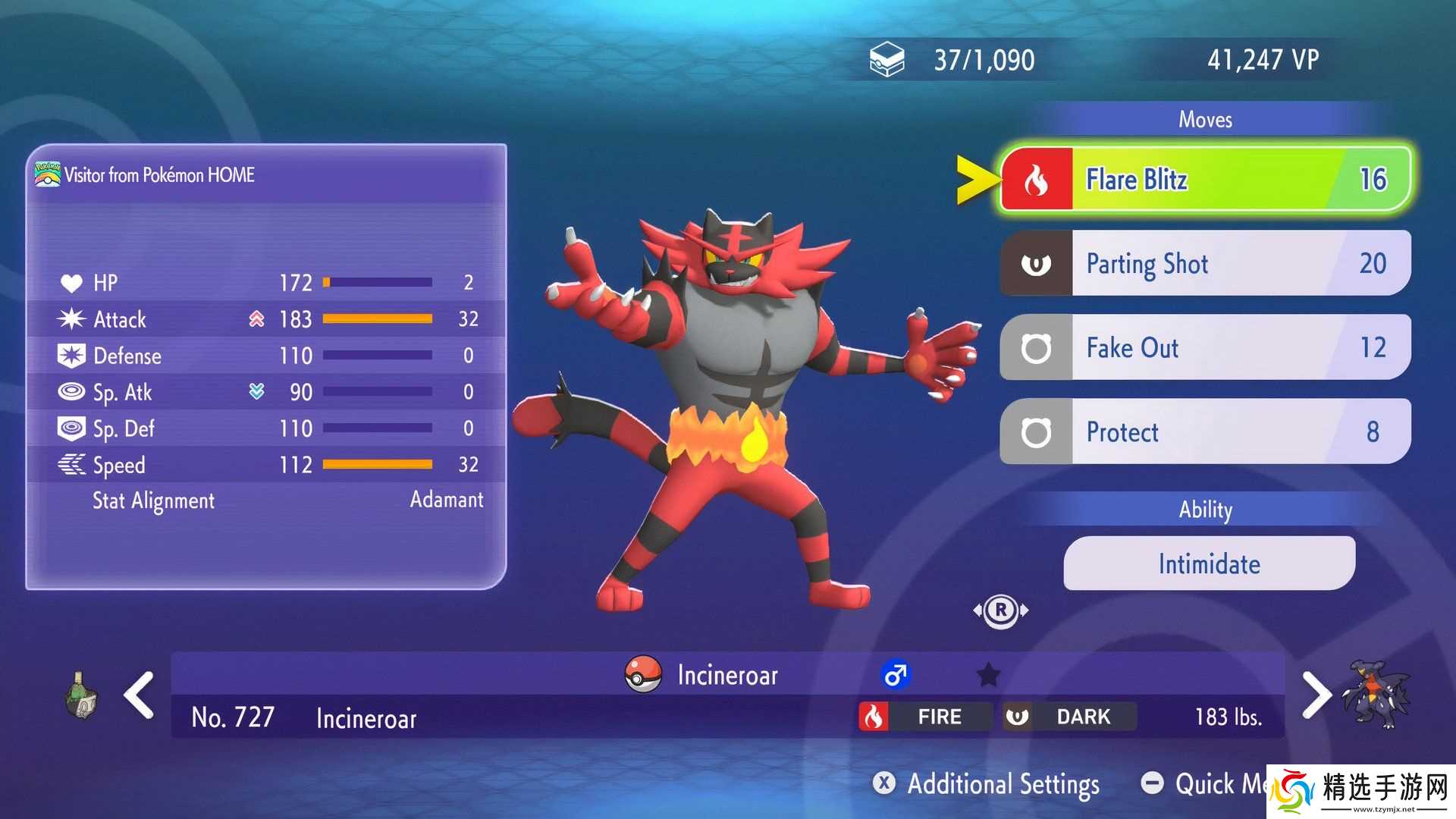Select the previous Pokémon thumbnail
The image size is (1456, 819).
tap(80, 695)
